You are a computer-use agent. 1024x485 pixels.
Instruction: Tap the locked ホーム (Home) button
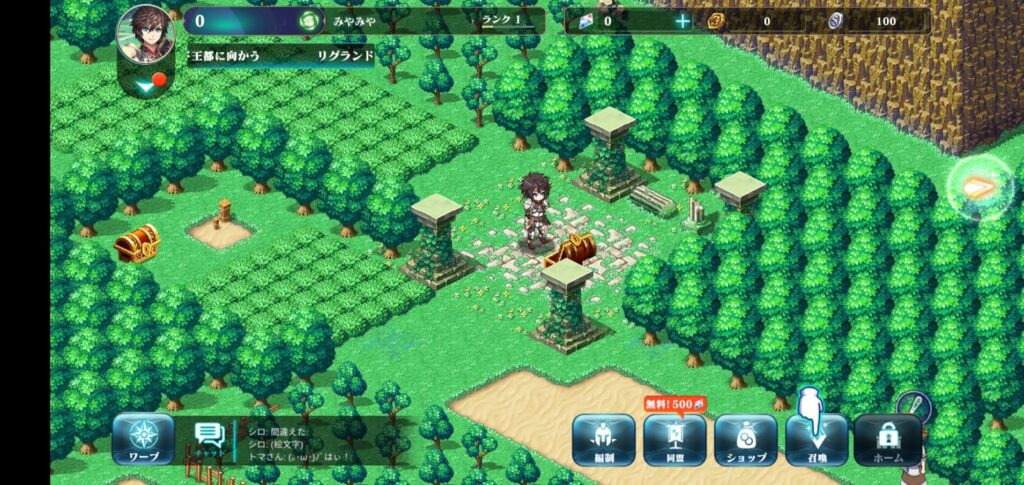point(888,440)
